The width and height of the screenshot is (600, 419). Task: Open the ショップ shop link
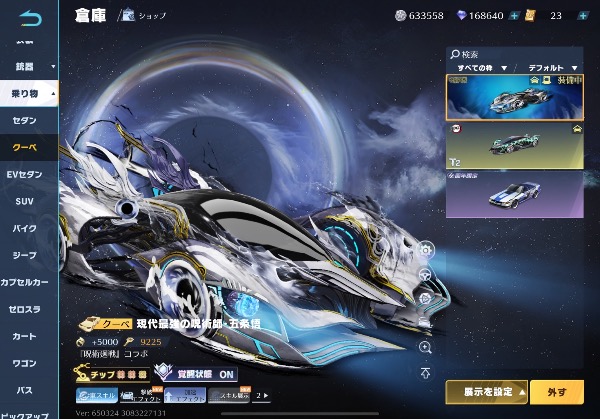coord(146,16)
